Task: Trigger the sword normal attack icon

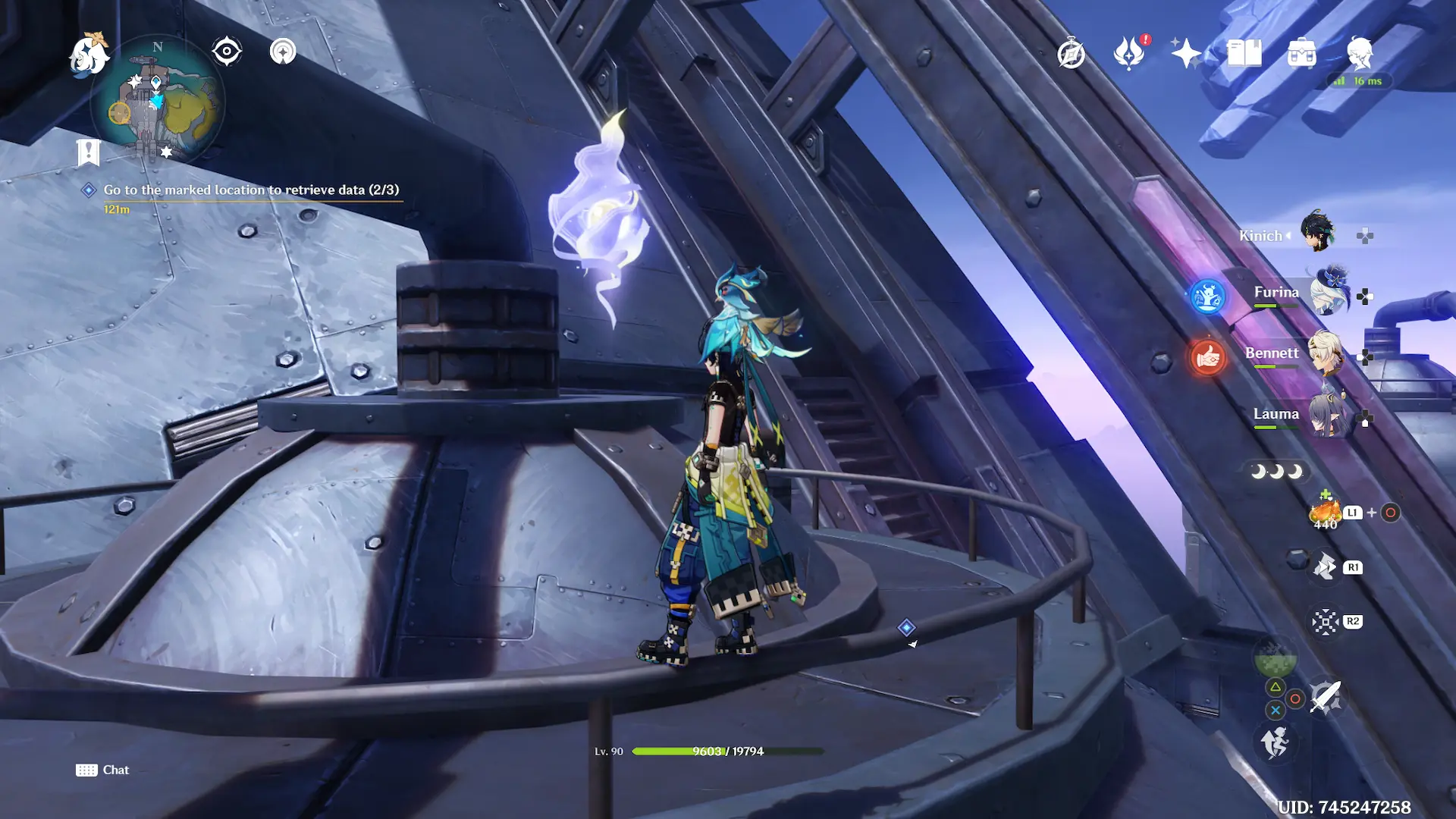Action: tap(1325, 697)
